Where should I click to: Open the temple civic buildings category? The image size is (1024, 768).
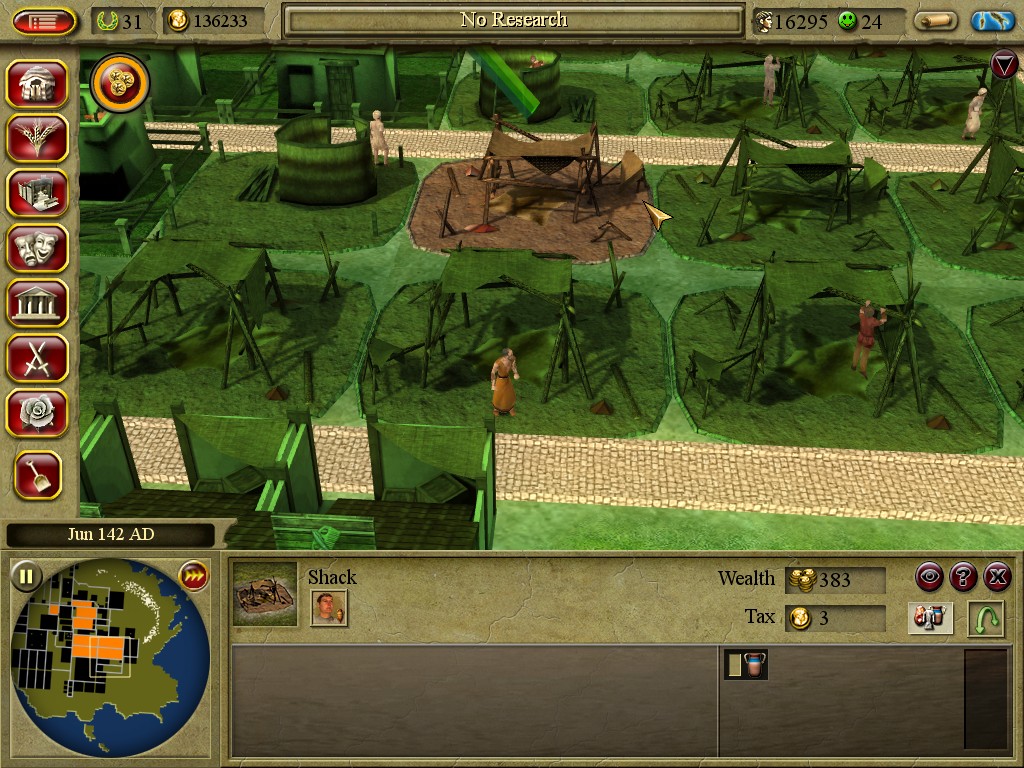(x=37, y=302)
